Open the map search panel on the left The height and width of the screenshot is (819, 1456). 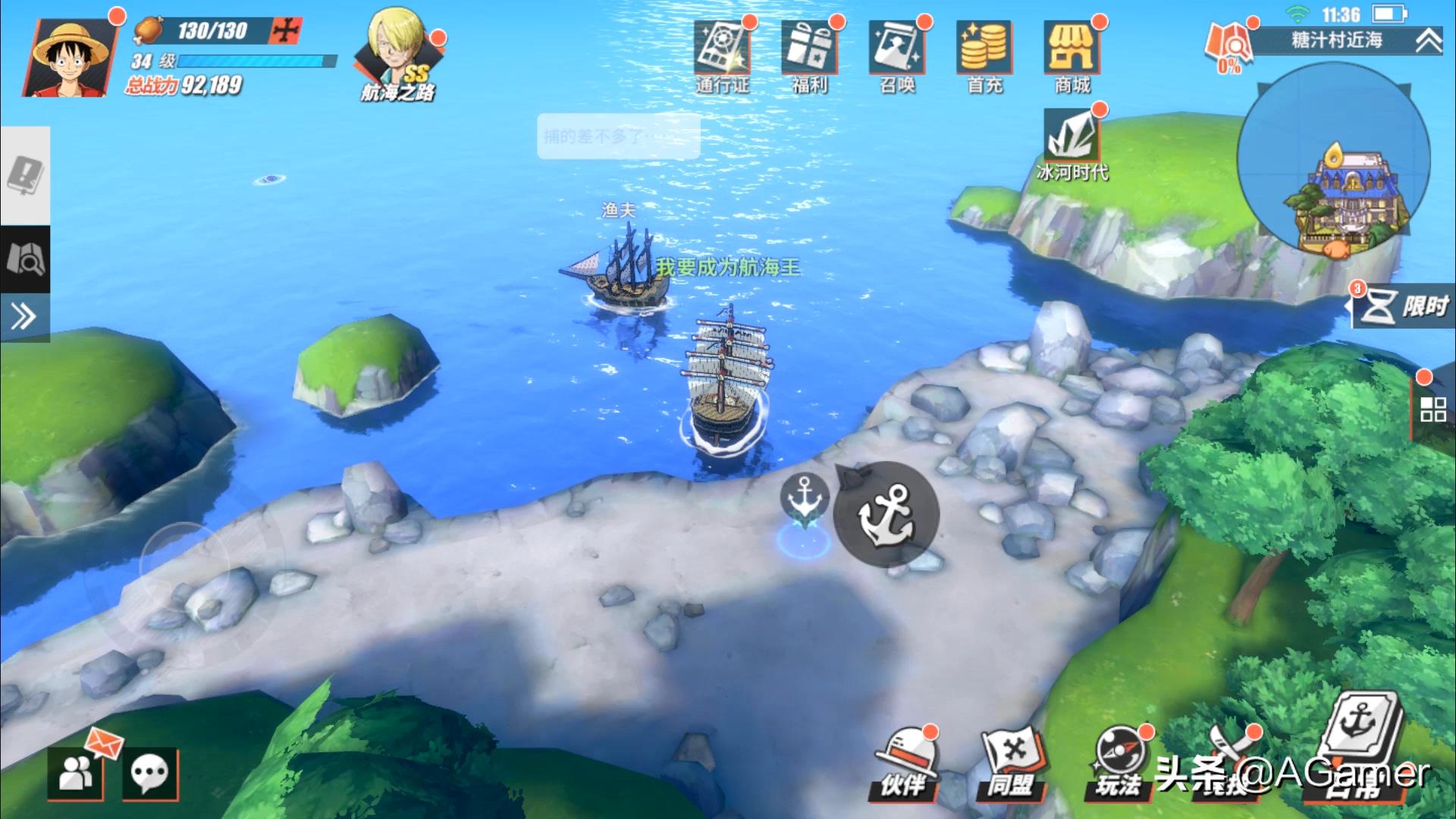click(x=25, y=259)
